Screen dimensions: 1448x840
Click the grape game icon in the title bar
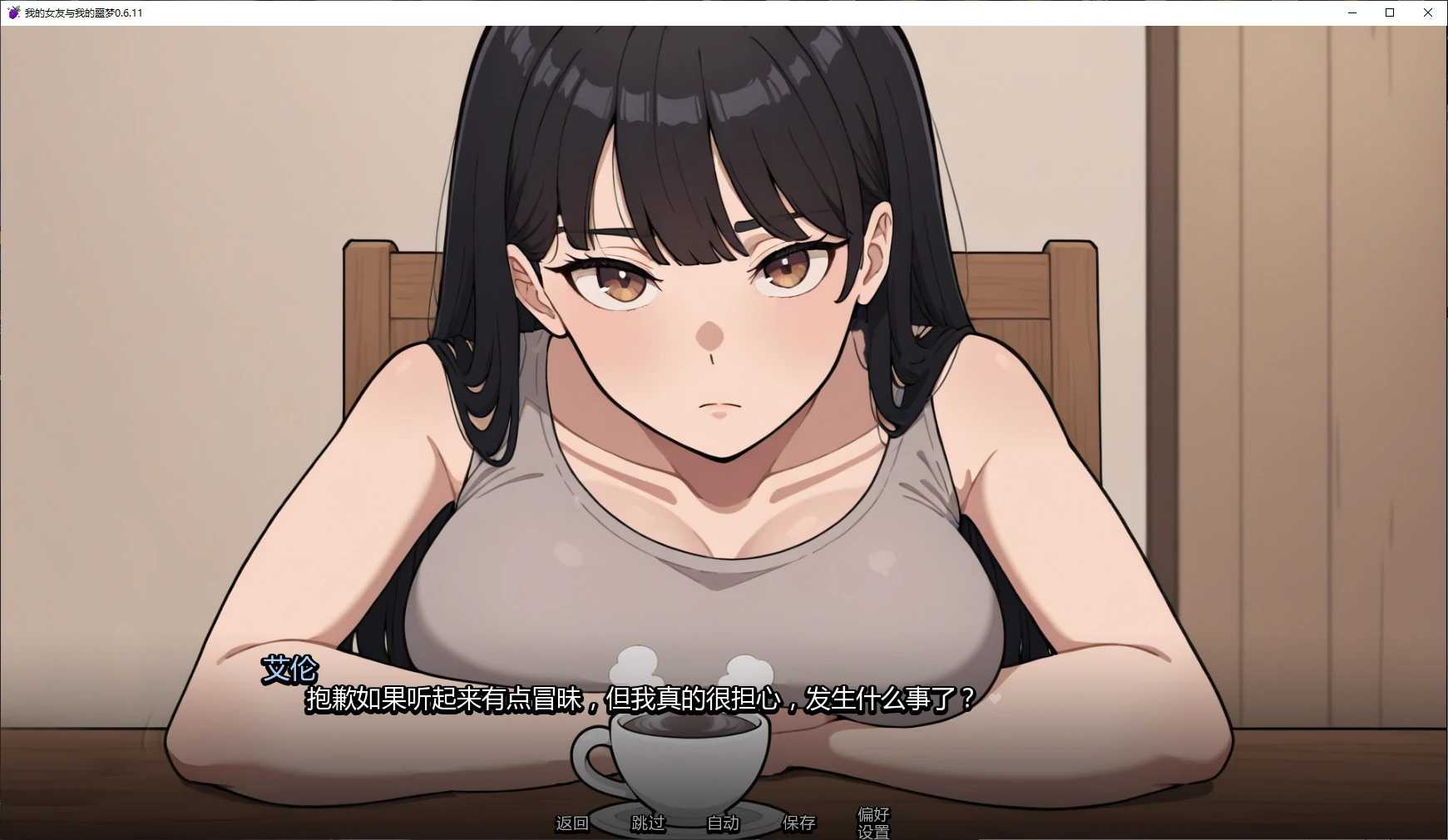tap(14, 12)
